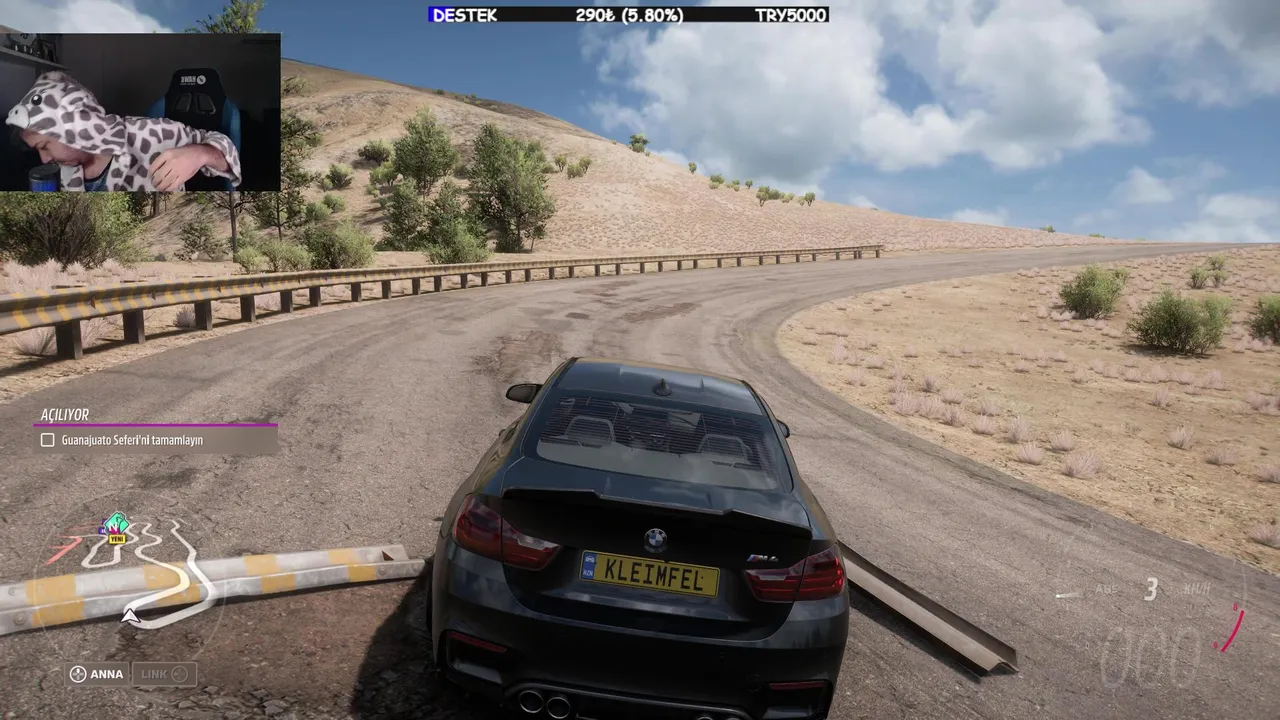Click the DESTEK donation goal bar
The image size is (1280, 720).
tap(628, 15)
